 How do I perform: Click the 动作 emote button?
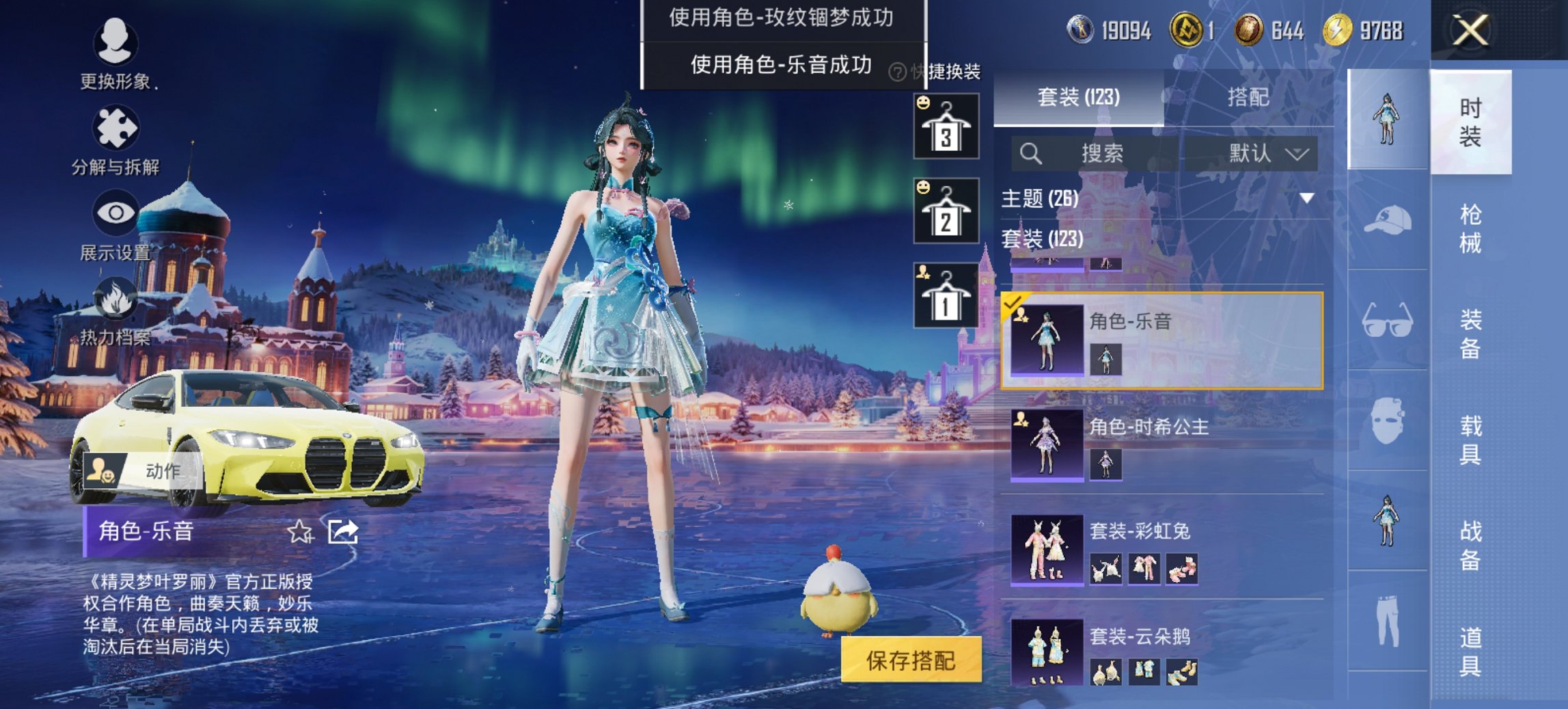(141, 470)
